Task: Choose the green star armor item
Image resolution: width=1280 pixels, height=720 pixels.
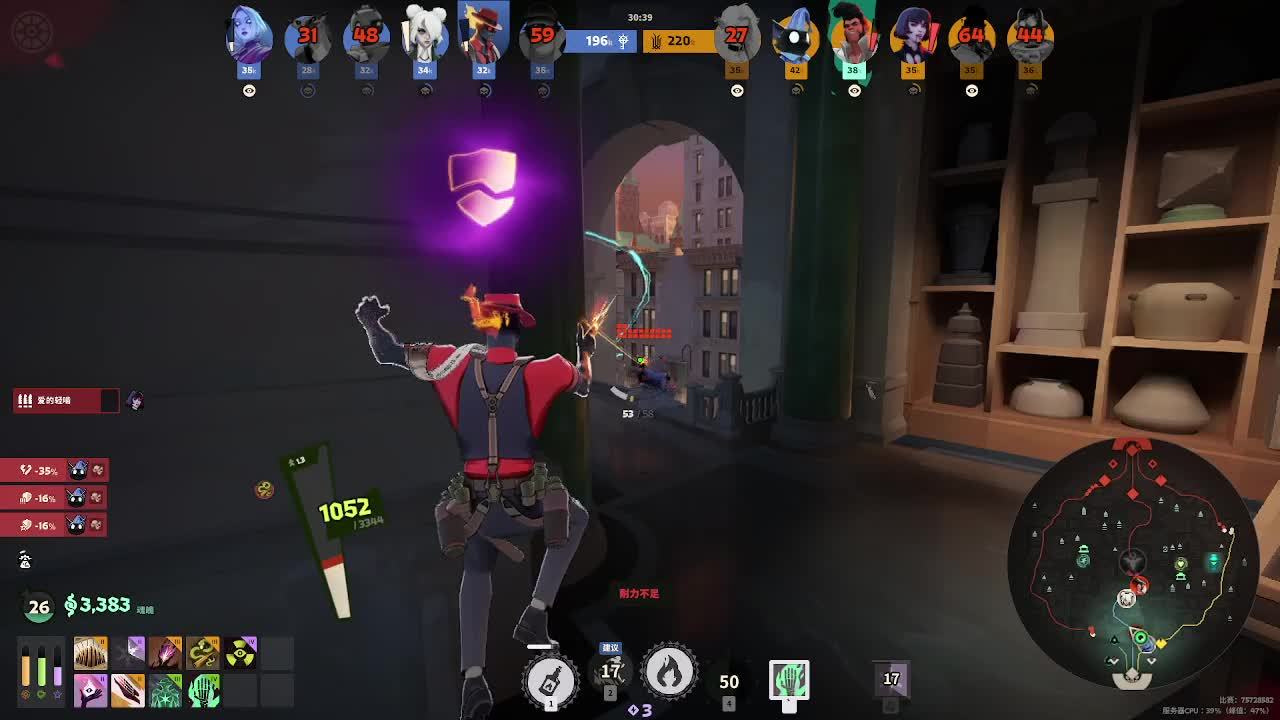Action: (165, 690)
